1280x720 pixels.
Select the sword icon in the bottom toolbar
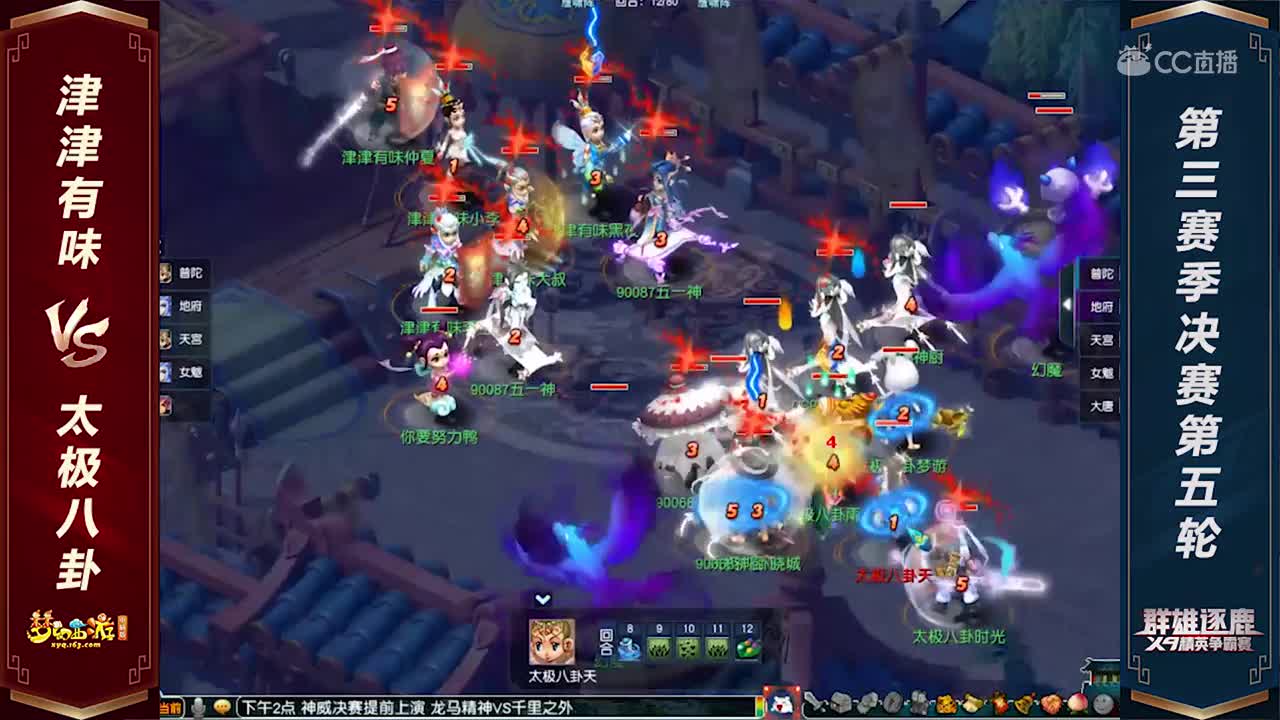[x=813, y=705]
